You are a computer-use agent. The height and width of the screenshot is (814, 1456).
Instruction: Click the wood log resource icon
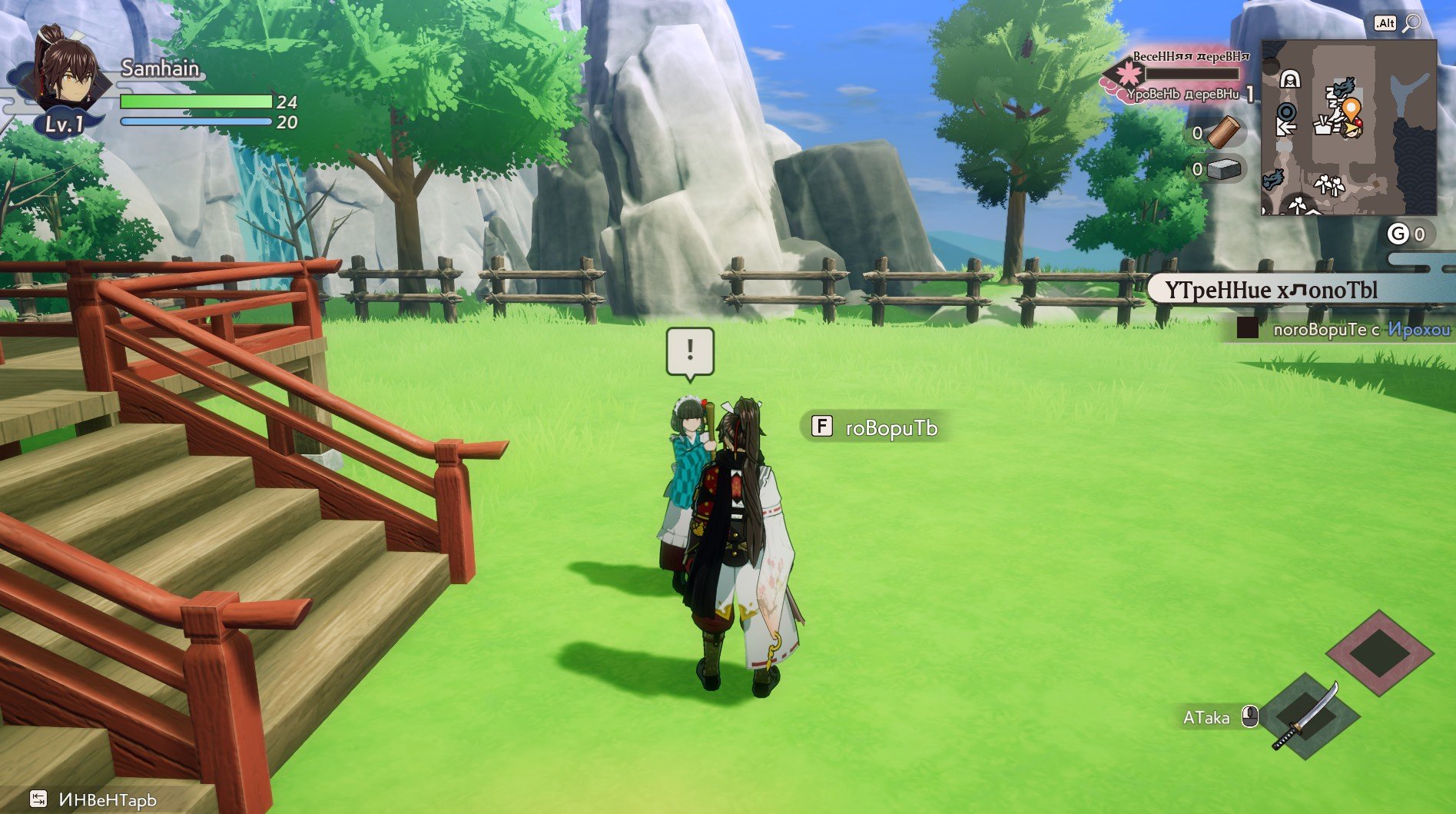tap(1223, 132)
